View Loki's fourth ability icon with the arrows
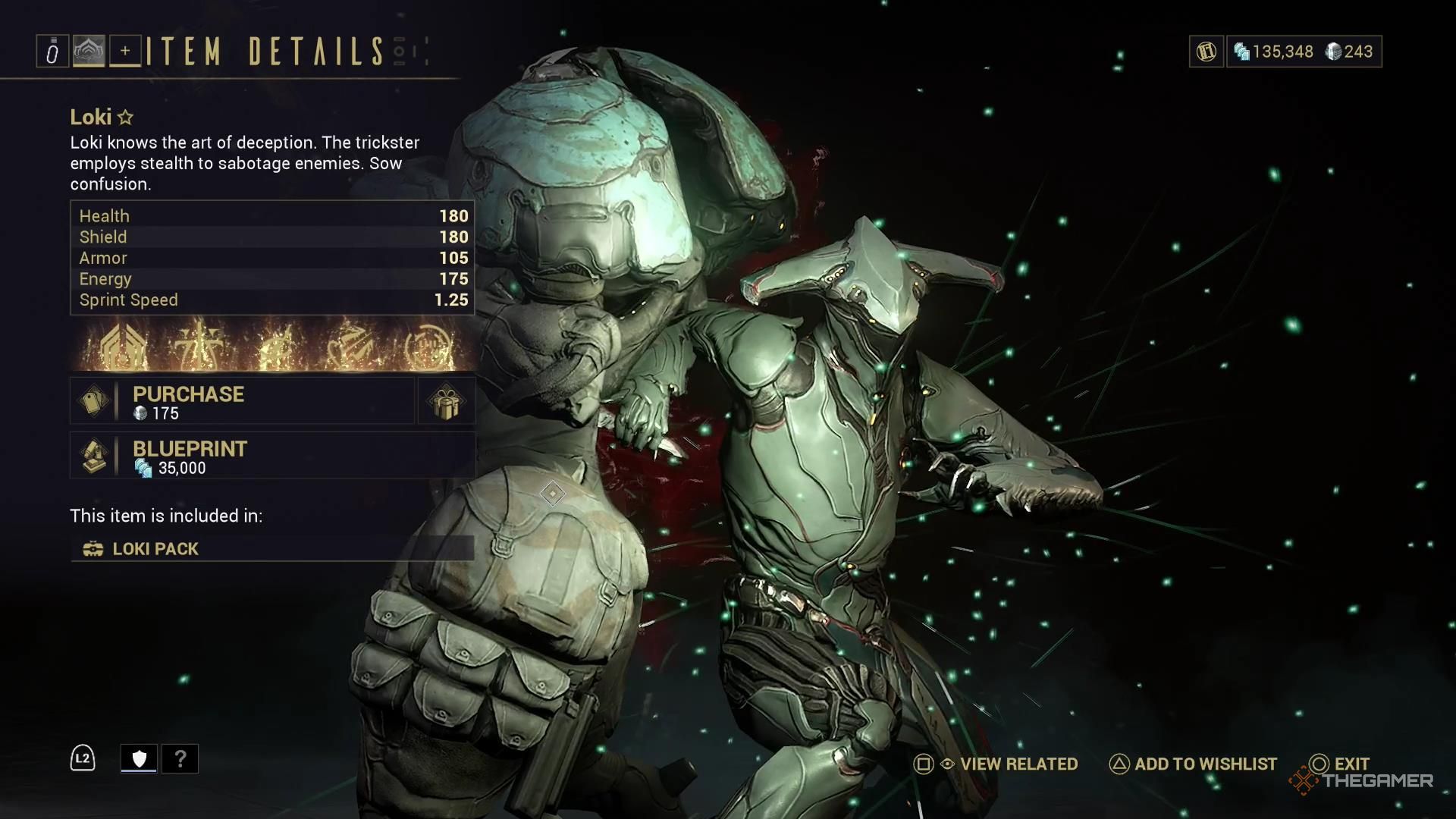Image resolution: width=1456 pixels, height=819 pixels. pyautogui.click(x=350, y=347)
